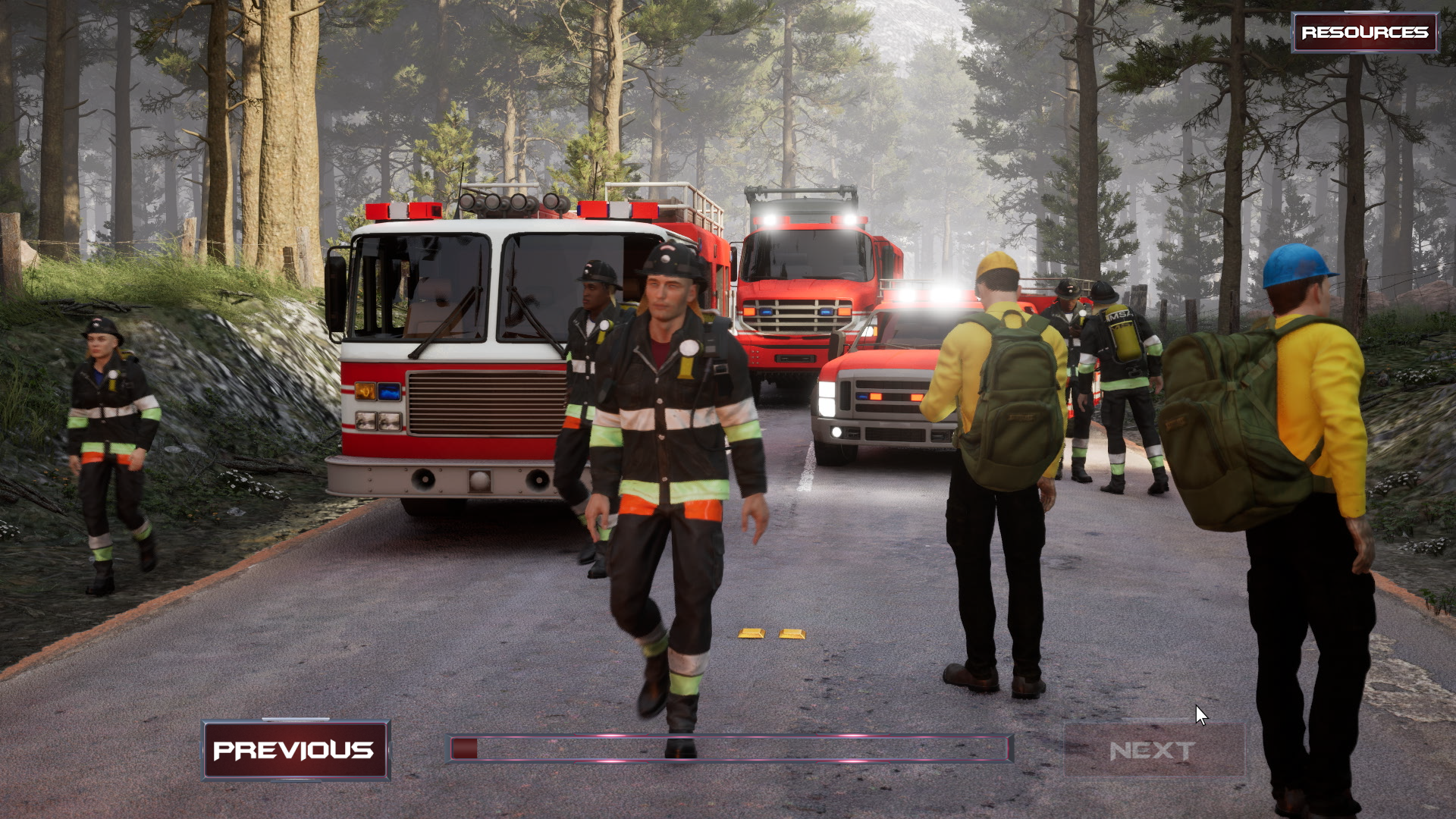Open the Resources panel
This screenshot has width=1456, height=819.
tap(1364, 32)
